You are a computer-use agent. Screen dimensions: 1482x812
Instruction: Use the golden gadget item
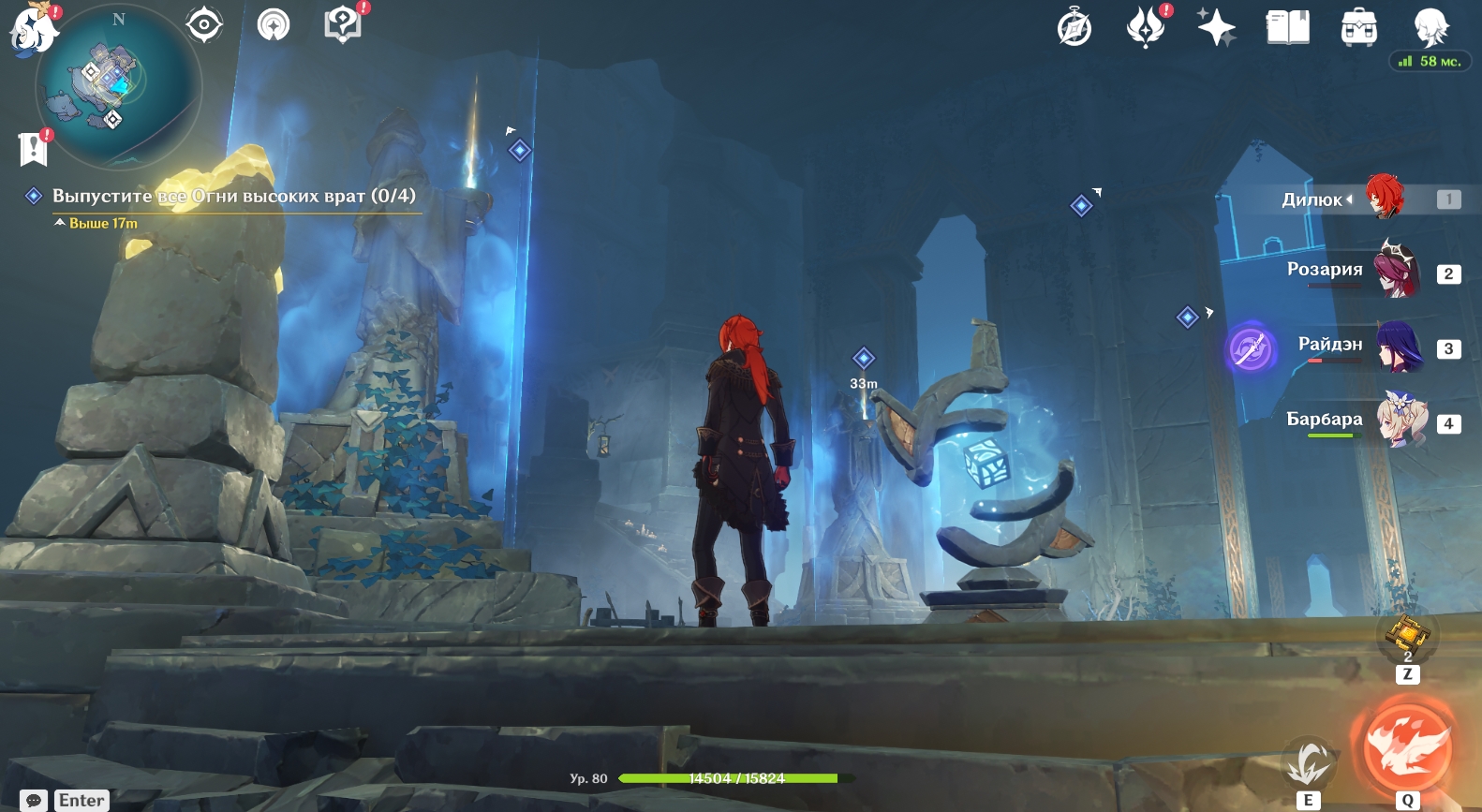(1407, 635)
